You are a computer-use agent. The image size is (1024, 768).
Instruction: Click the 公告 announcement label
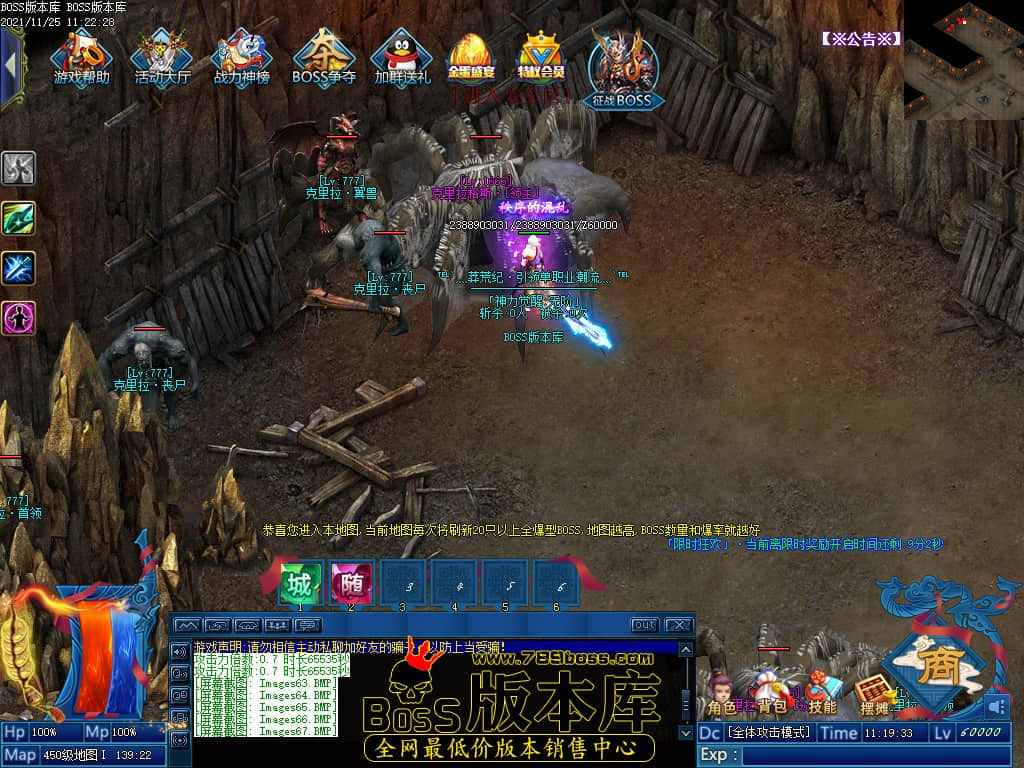click(861, 39)
